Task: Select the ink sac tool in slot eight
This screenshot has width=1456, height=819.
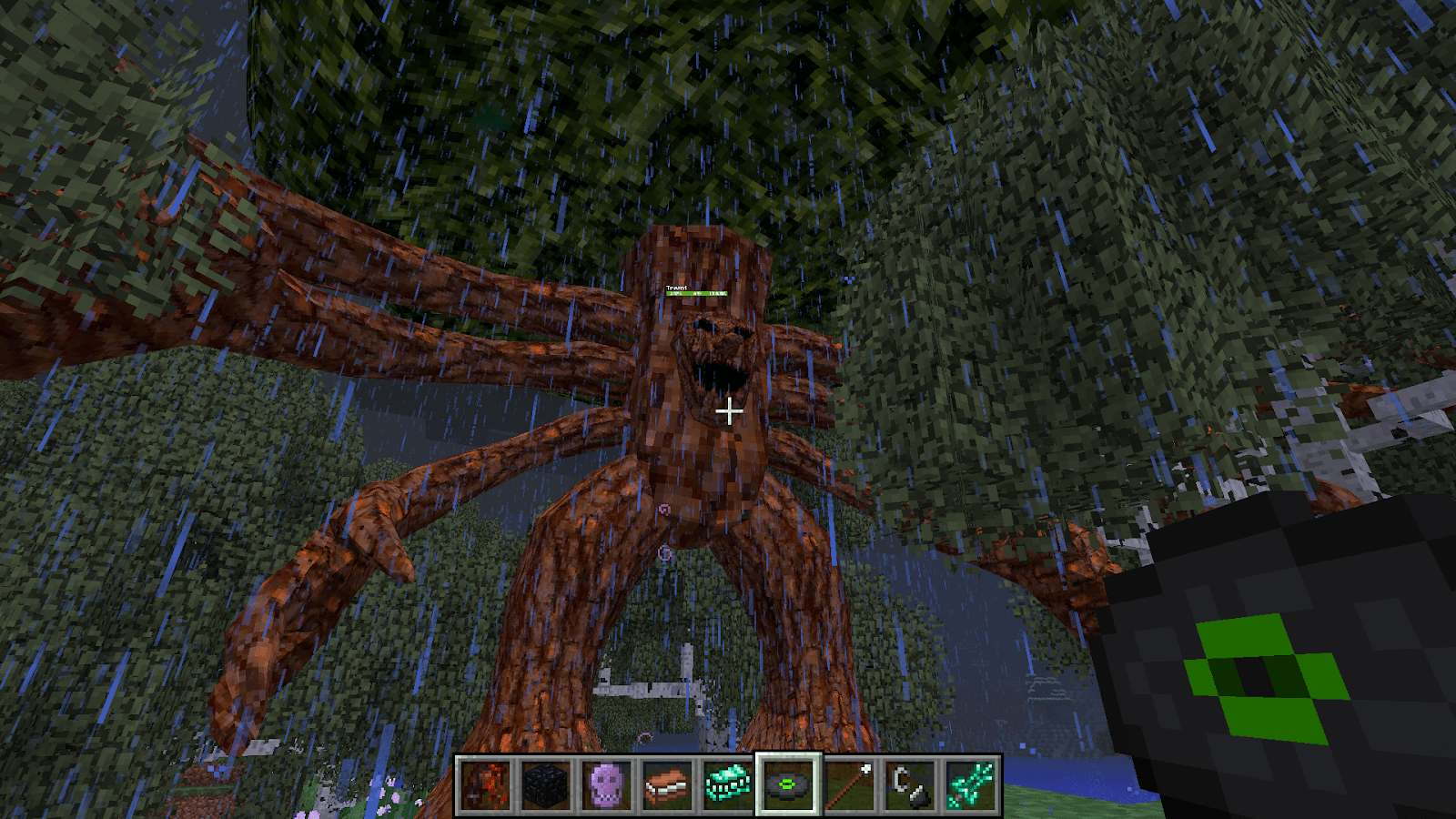Action: 910,787
